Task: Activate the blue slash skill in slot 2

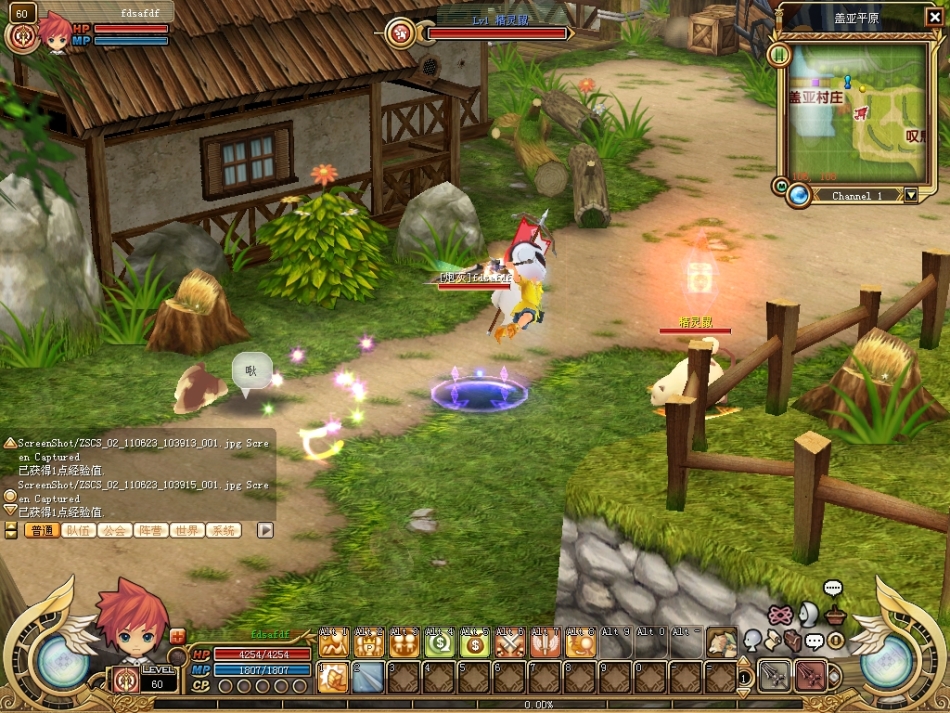Action: tap(368, 677)
